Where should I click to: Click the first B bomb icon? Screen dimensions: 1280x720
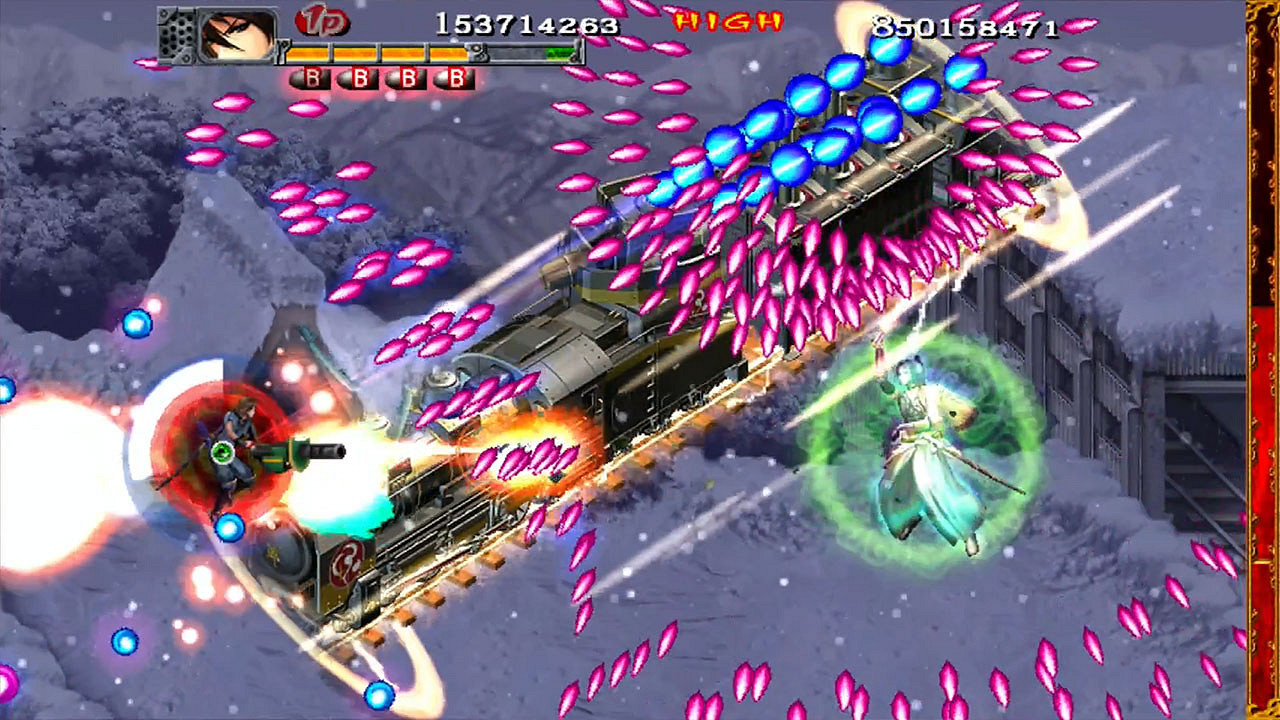click(311, 77)
